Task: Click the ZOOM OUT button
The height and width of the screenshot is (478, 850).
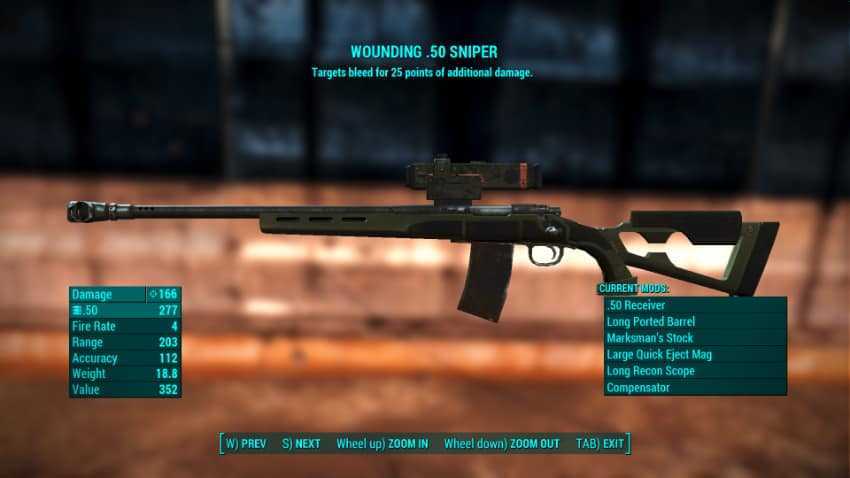Action: pyautogui.click(x=502, y=444)
